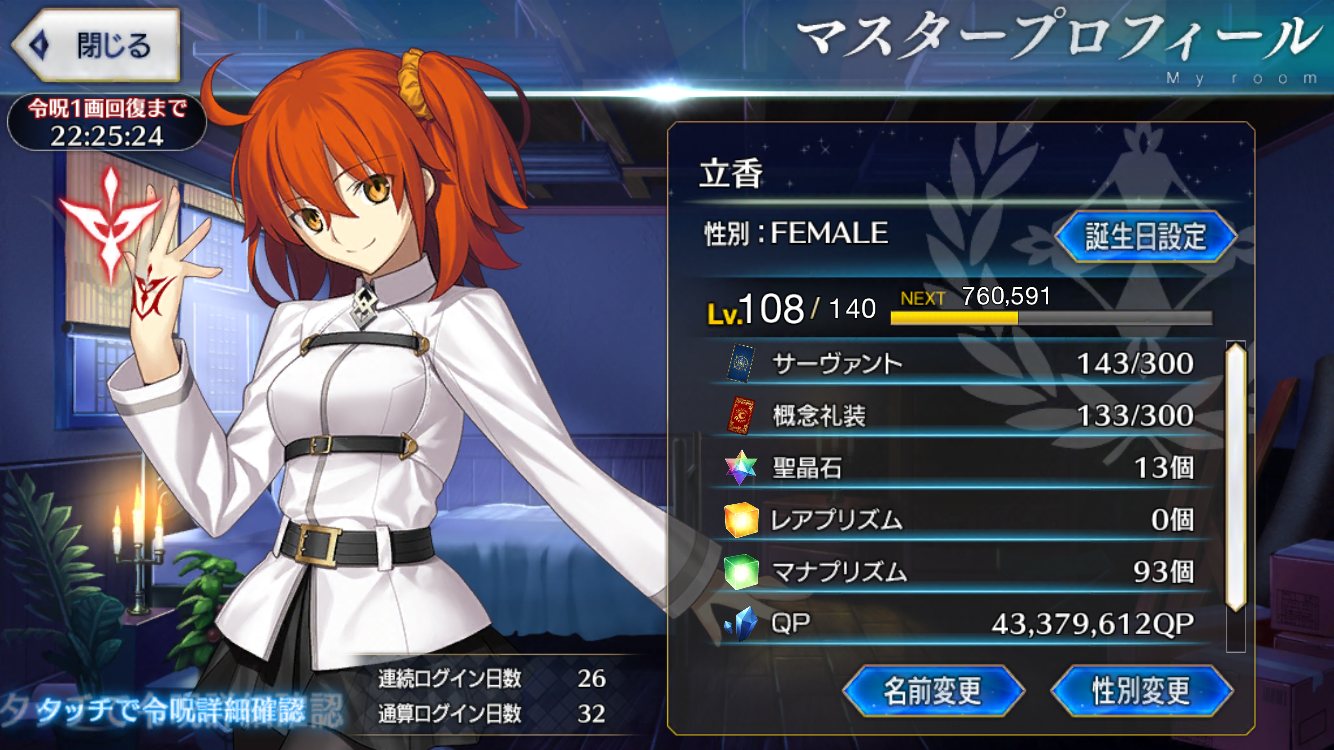Viewport: 1334px width, 750px height.
Task: Open the 誕生日設定 birthday setting
Action: tap(1146, 237)
